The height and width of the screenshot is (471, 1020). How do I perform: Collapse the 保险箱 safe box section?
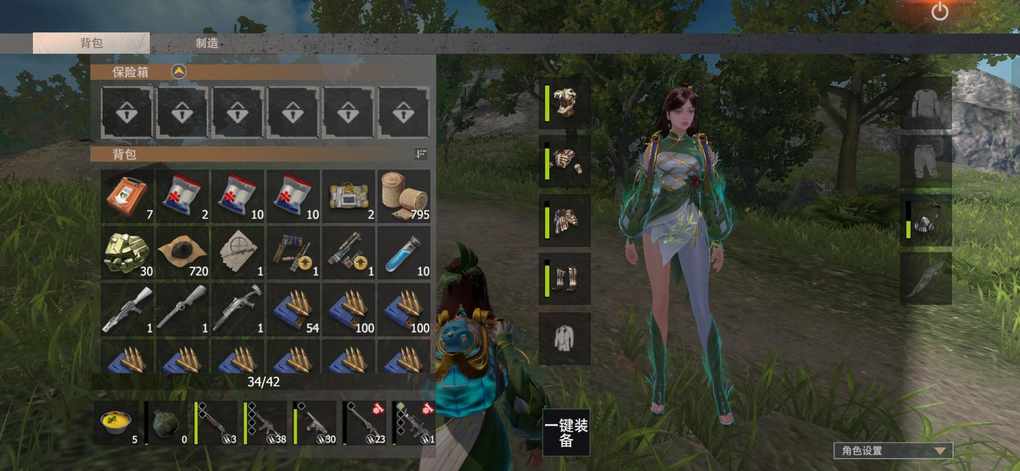(178, 72)
